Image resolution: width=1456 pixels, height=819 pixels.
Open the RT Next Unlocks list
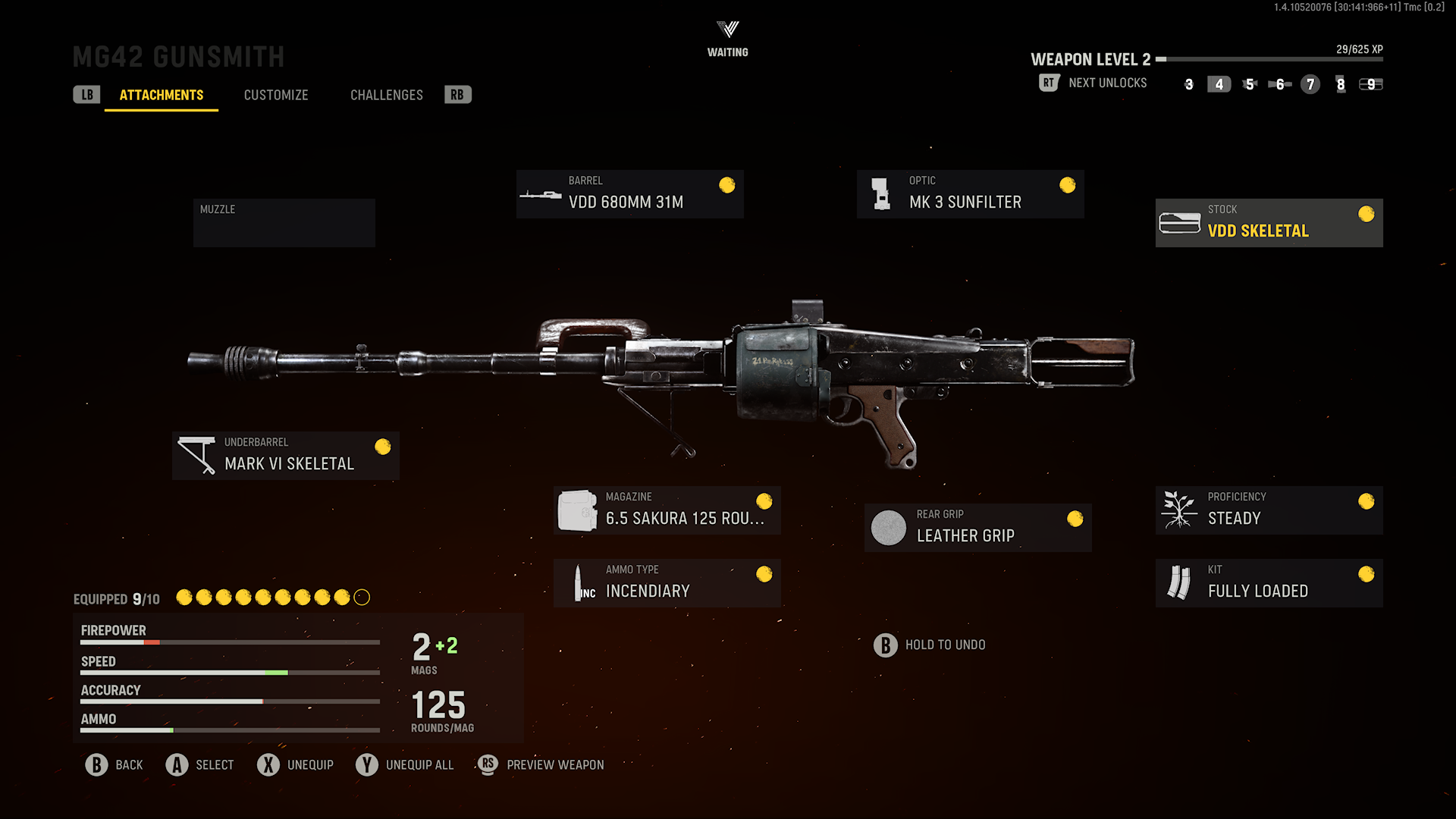pyautogui.click(x=1049, y=83)
